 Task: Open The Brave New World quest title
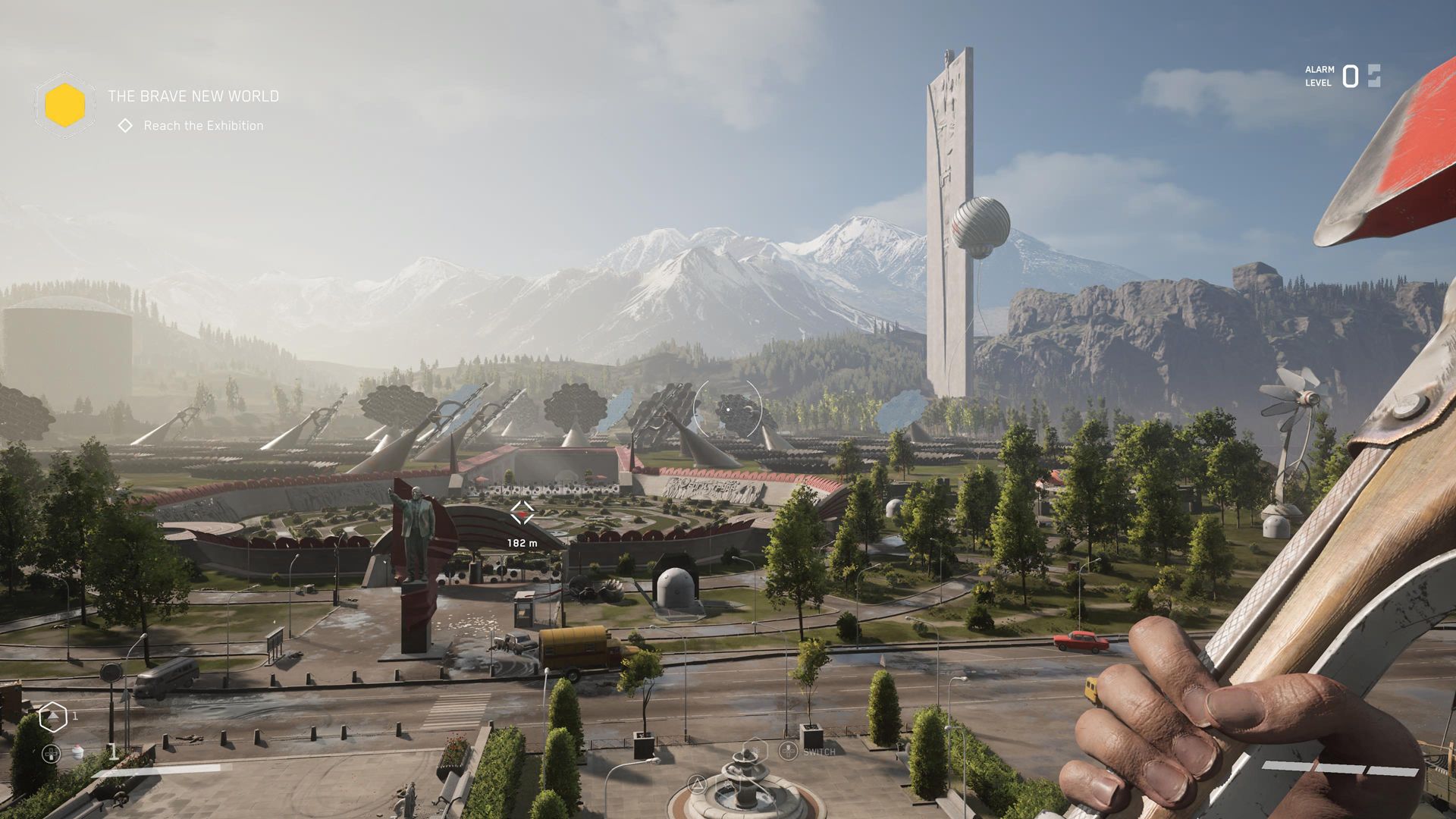click(x=193, y=96)
